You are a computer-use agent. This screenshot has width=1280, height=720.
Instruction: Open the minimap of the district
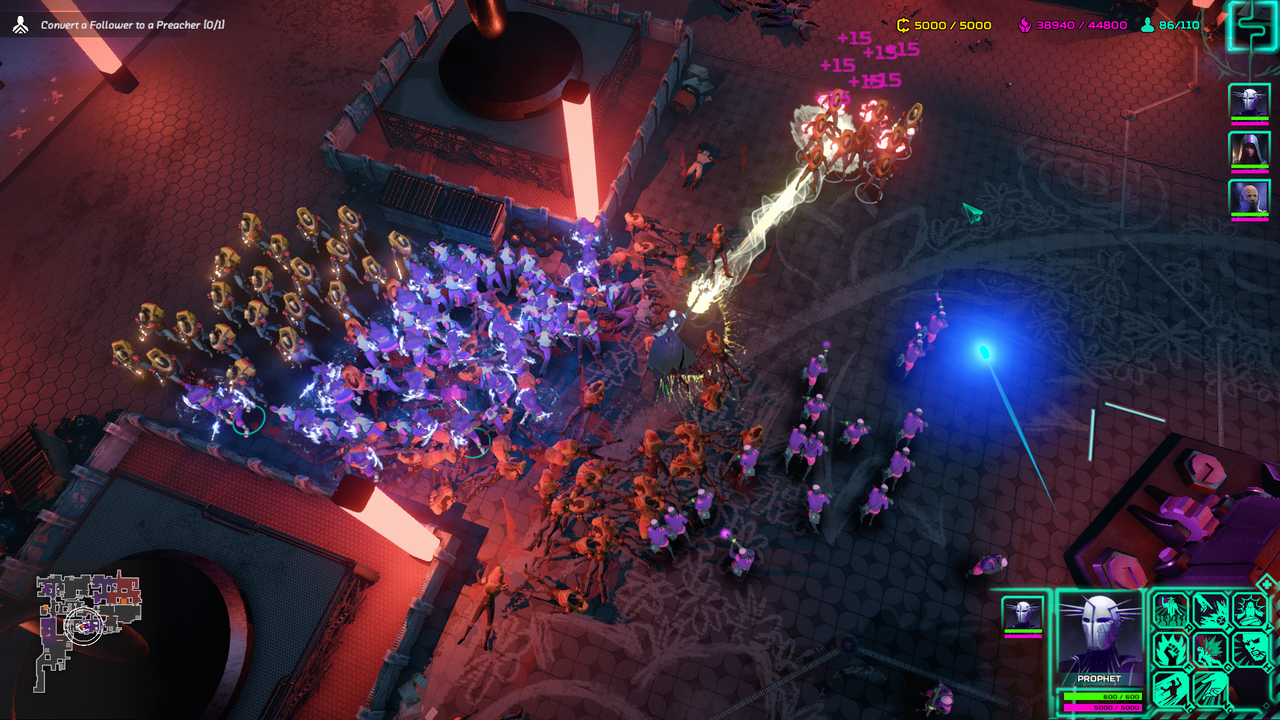pyautogui.click(x=88, y=628)
